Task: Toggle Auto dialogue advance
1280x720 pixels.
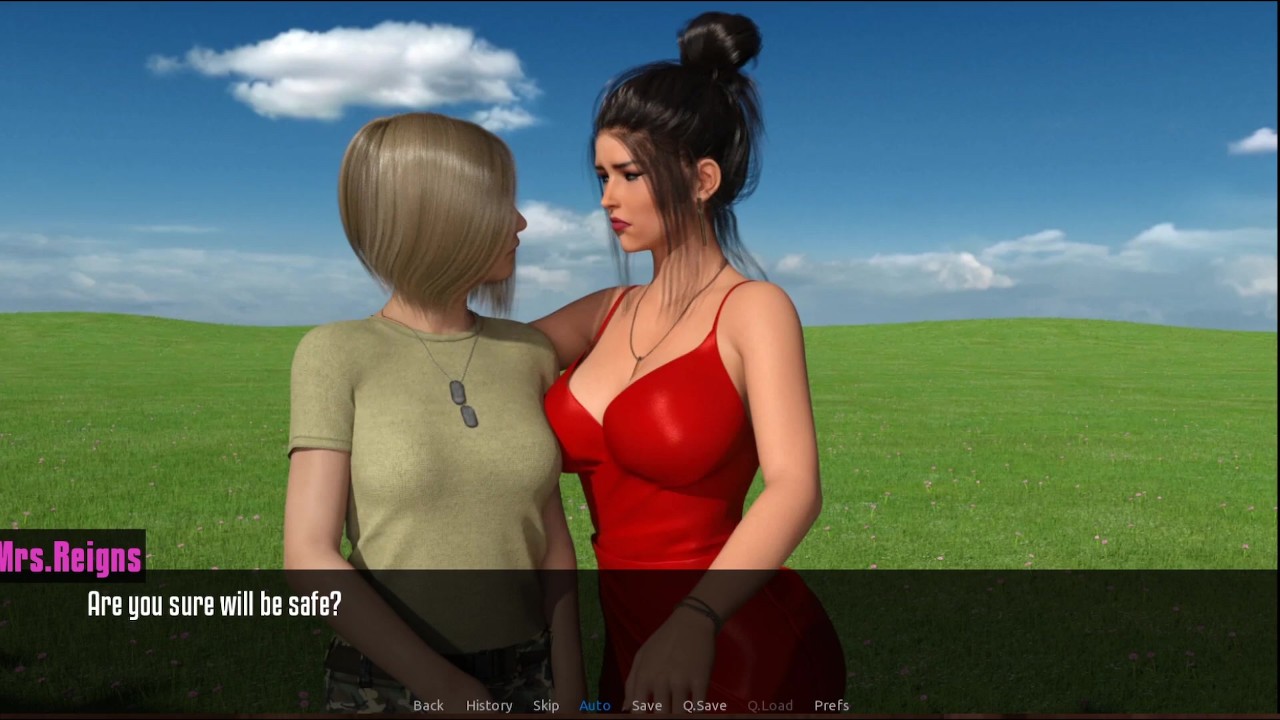Action: 595,705
